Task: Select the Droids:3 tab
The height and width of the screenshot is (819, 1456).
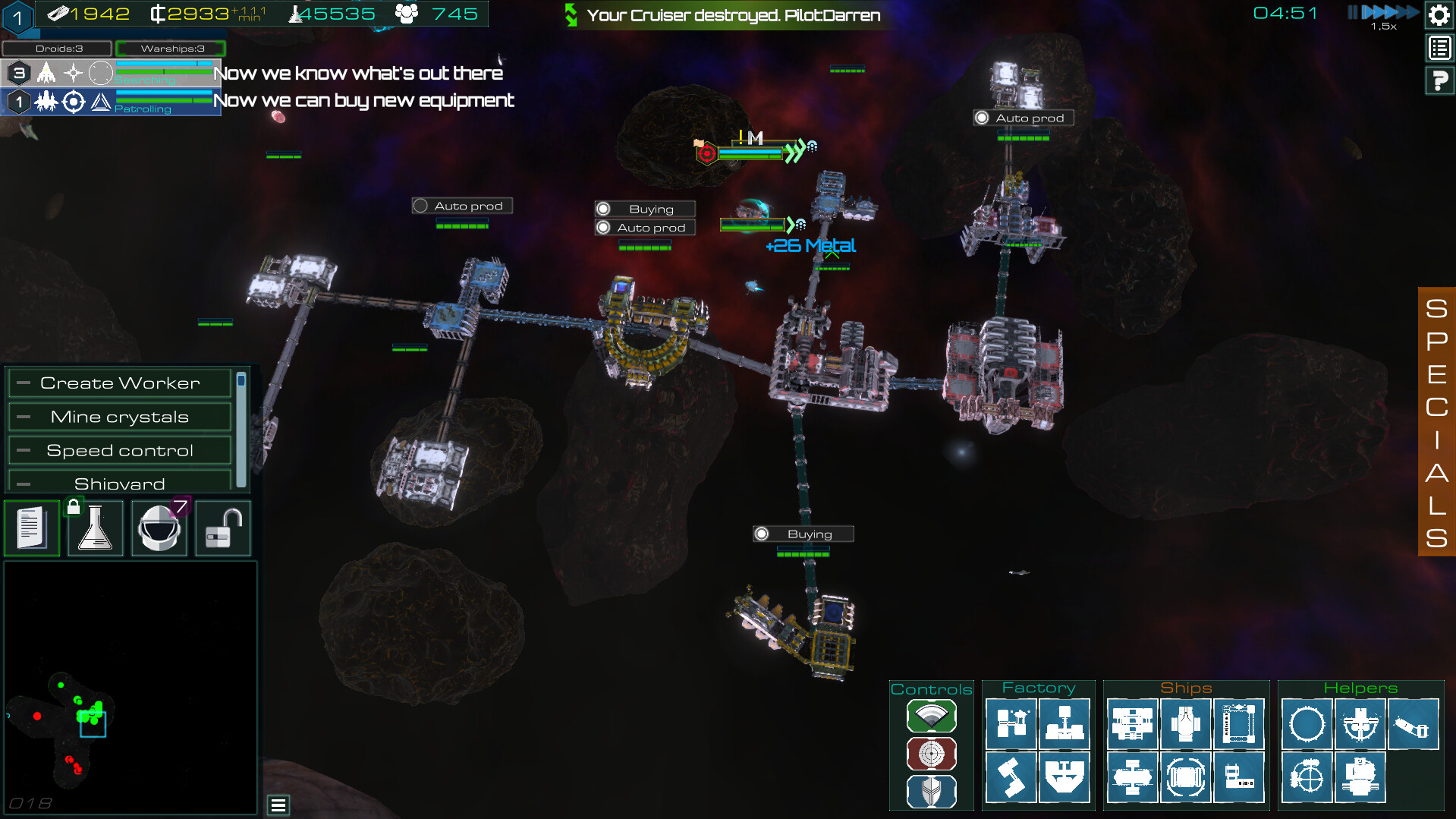Action: coord(56,48)
